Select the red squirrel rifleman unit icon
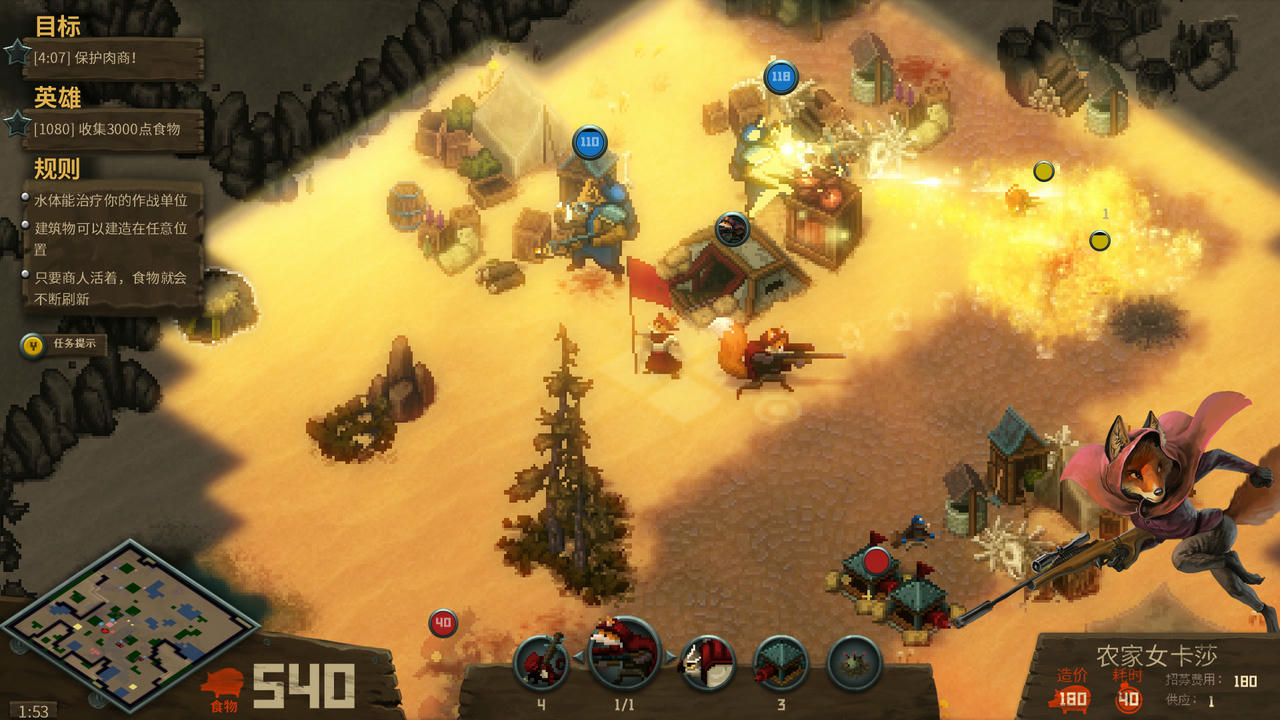The height and width of the screenshot is (720, 1280). coord(541,662)
